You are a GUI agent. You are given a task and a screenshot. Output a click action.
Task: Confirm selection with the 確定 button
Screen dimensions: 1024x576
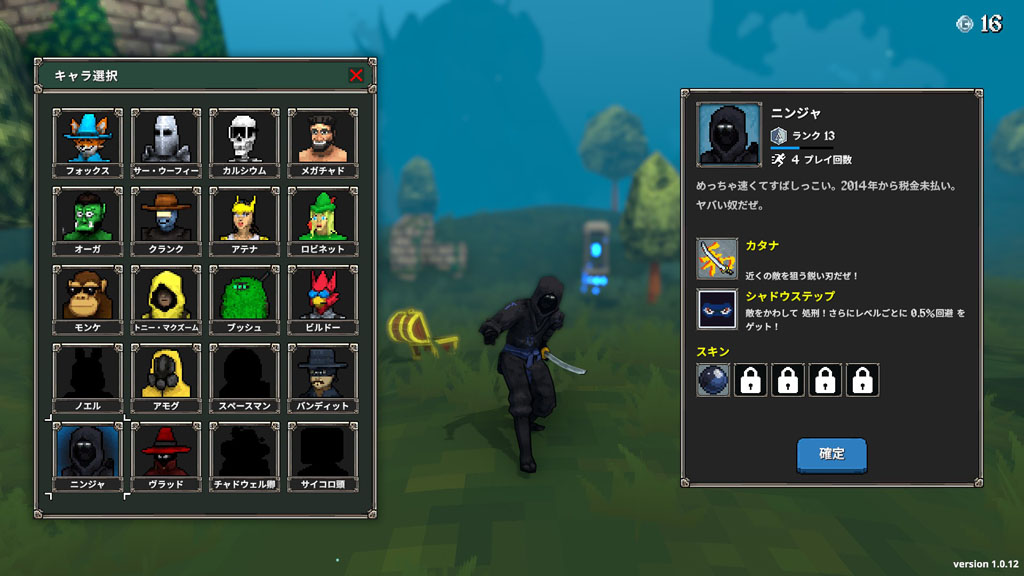831,454
